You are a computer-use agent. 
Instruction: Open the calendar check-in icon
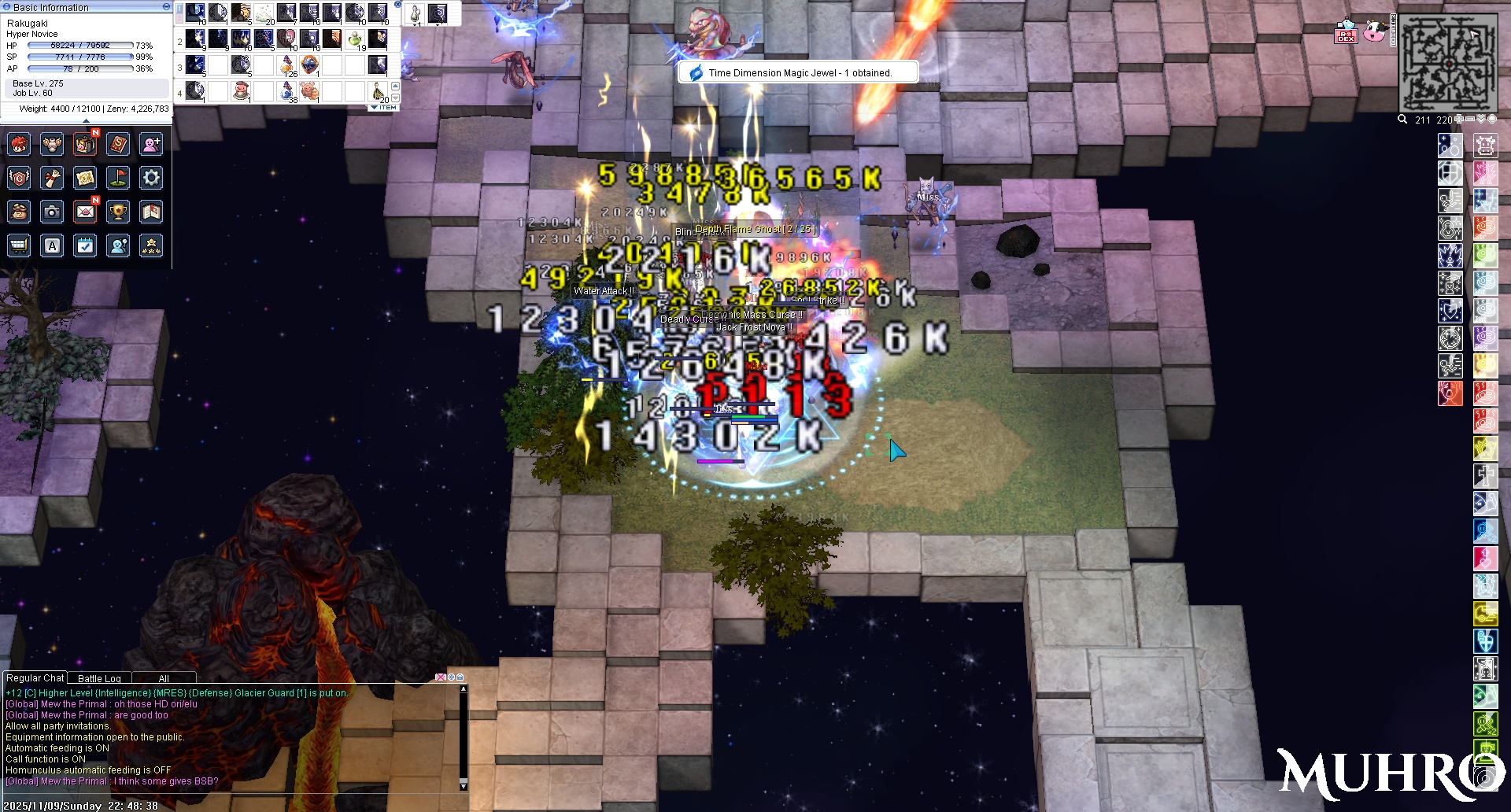[x=85, y=245]
